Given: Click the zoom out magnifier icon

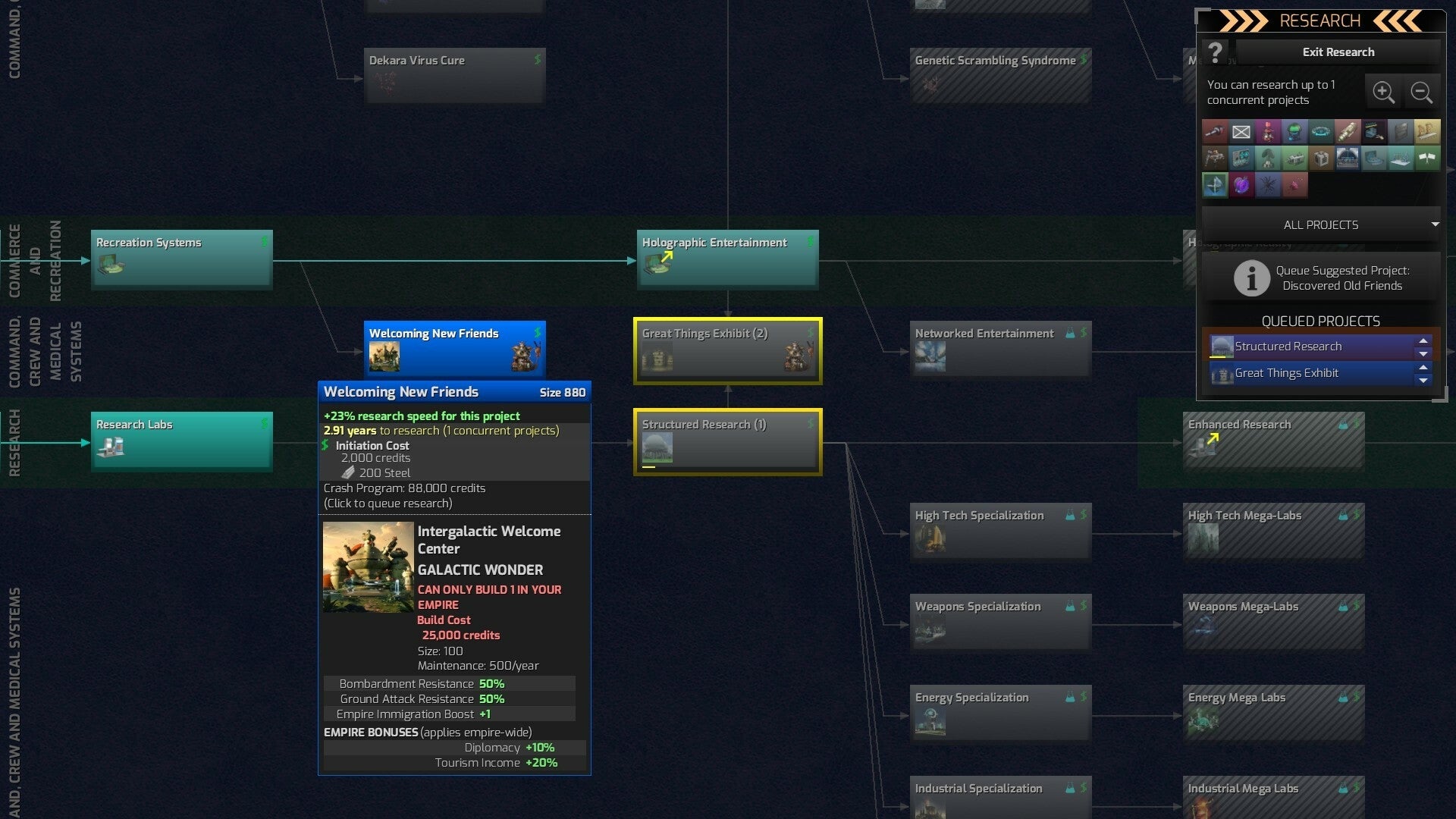Looking at the screenshot, I should click(x=1422, y=92).
